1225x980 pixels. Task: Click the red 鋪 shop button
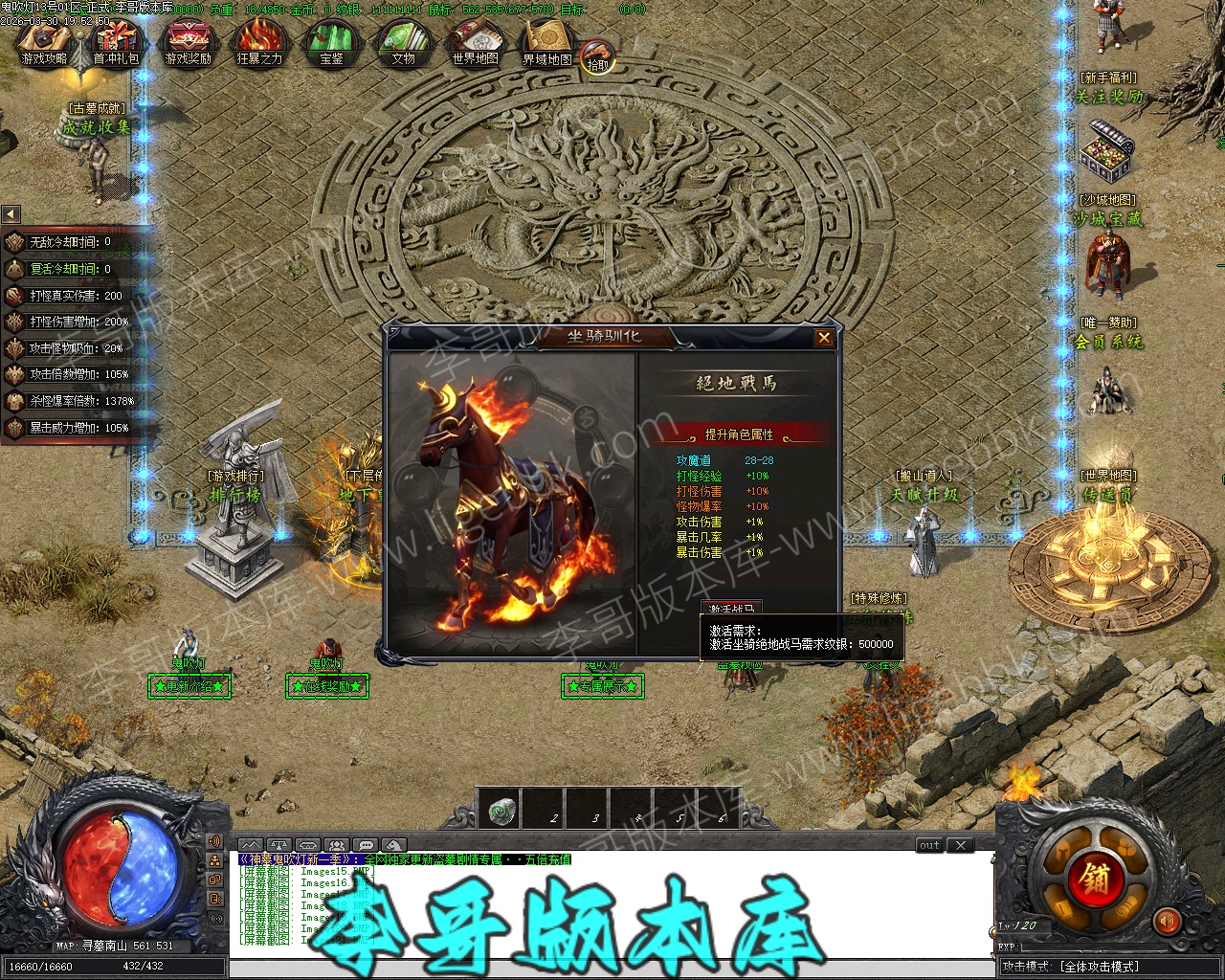point(1095,877)
